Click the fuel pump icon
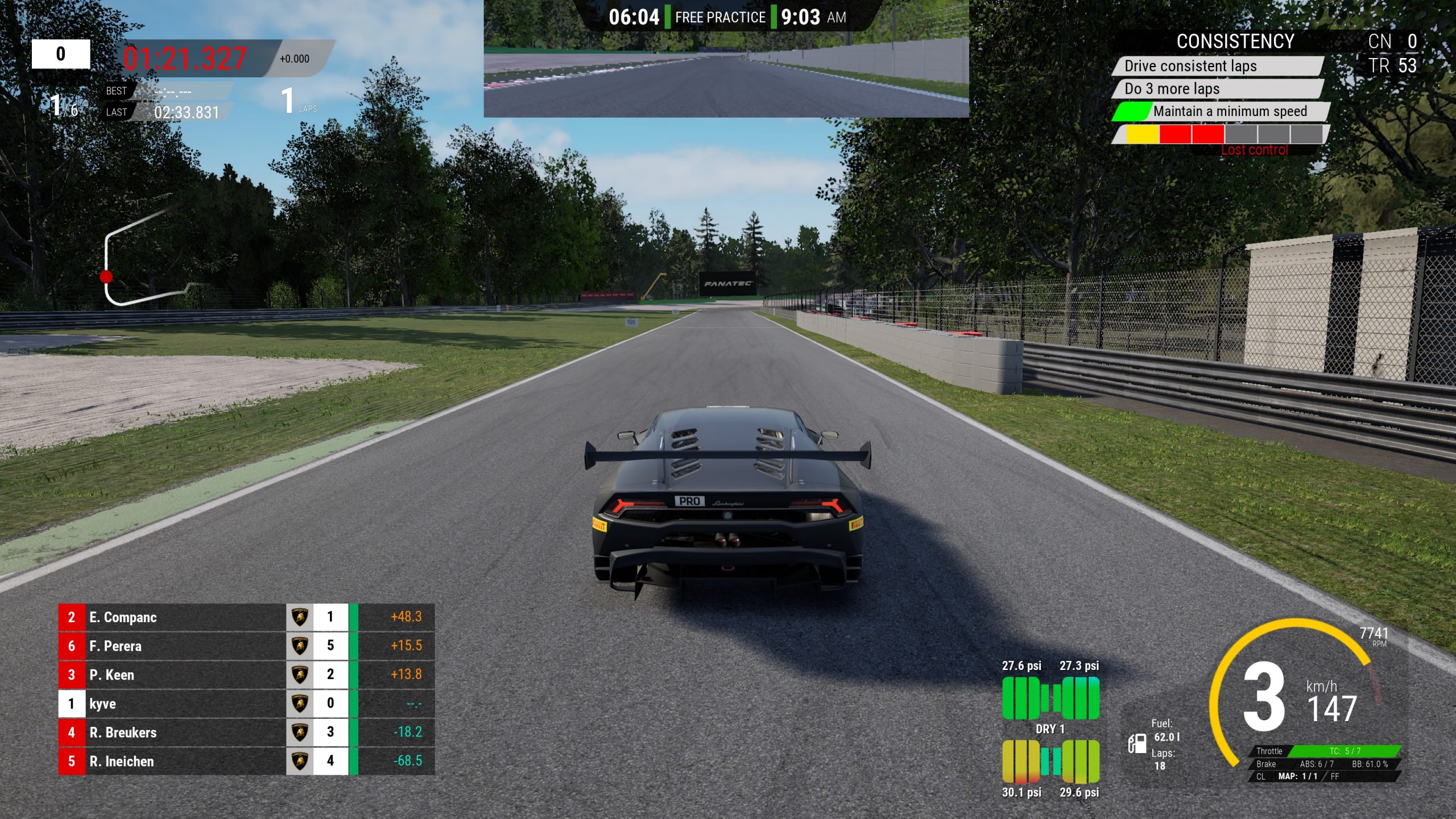The height and width of the screenshot is (819, 1456). [1137, 743]
